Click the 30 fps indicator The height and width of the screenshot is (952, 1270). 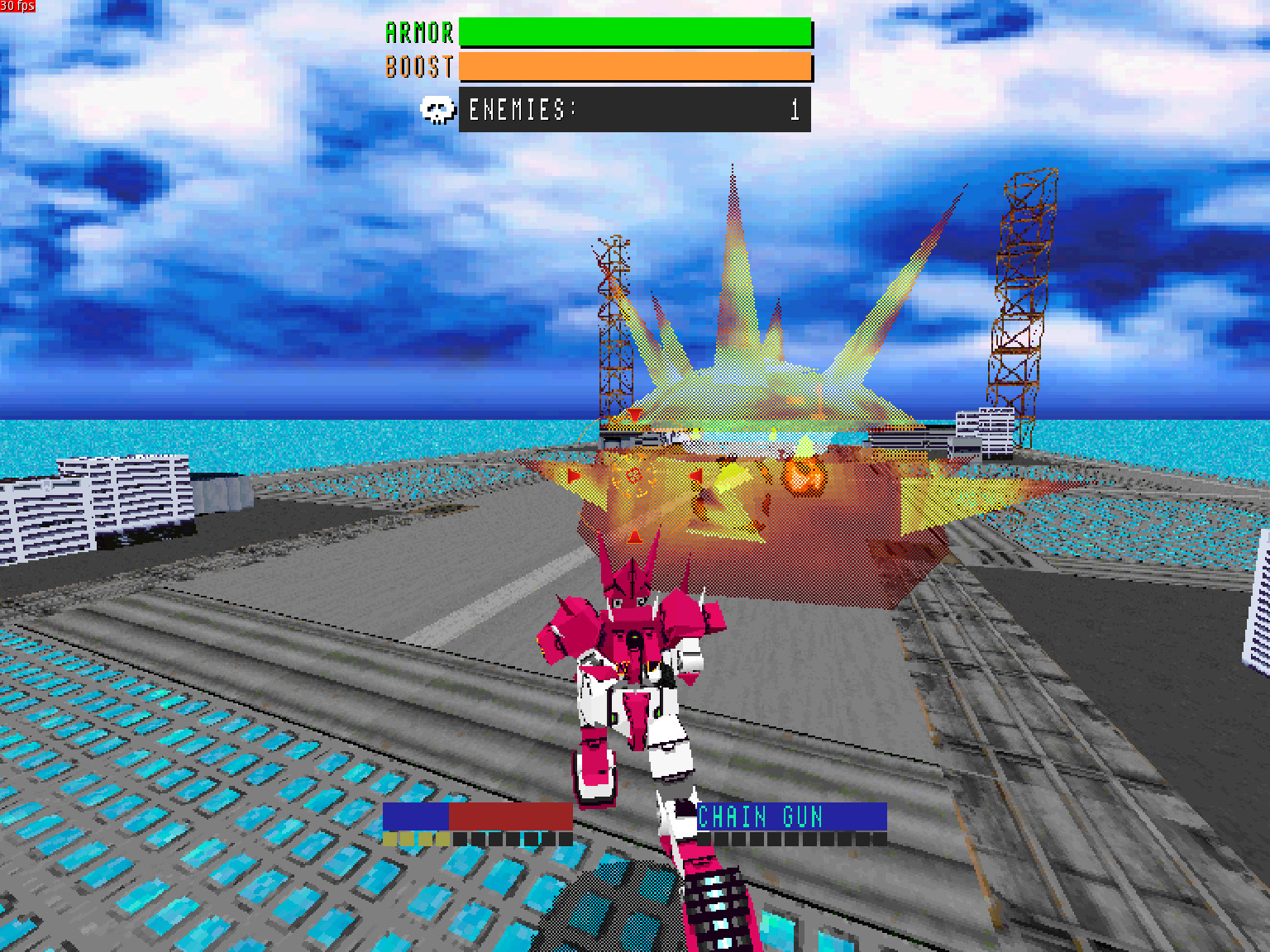coord(17,7)
